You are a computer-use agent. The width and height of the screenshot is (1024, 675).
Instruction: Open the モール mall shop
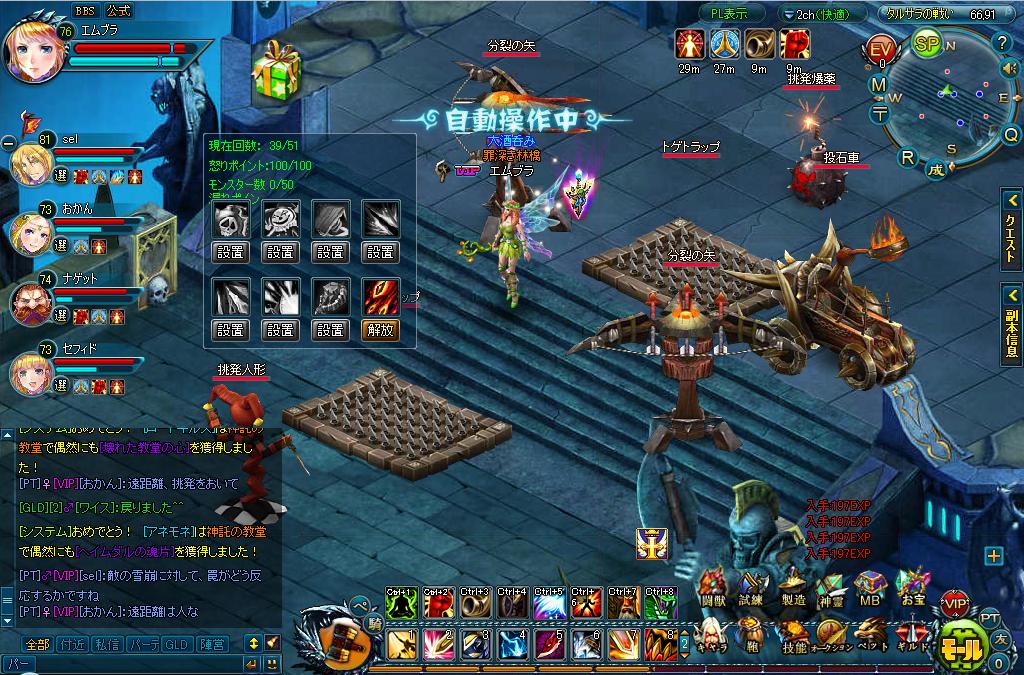(x=964, y=647)
